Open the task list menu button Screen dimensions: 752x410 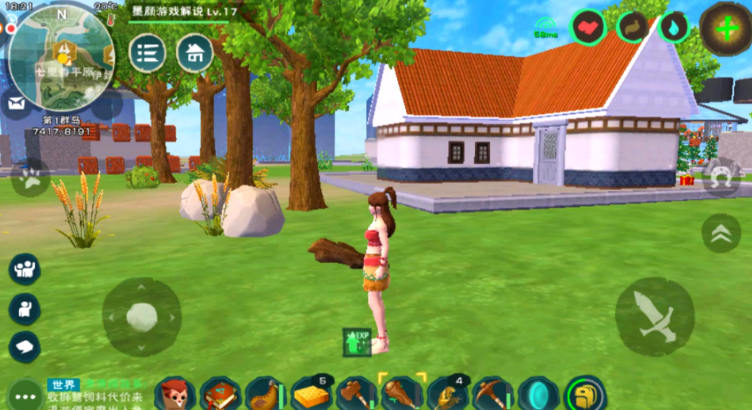148,52
